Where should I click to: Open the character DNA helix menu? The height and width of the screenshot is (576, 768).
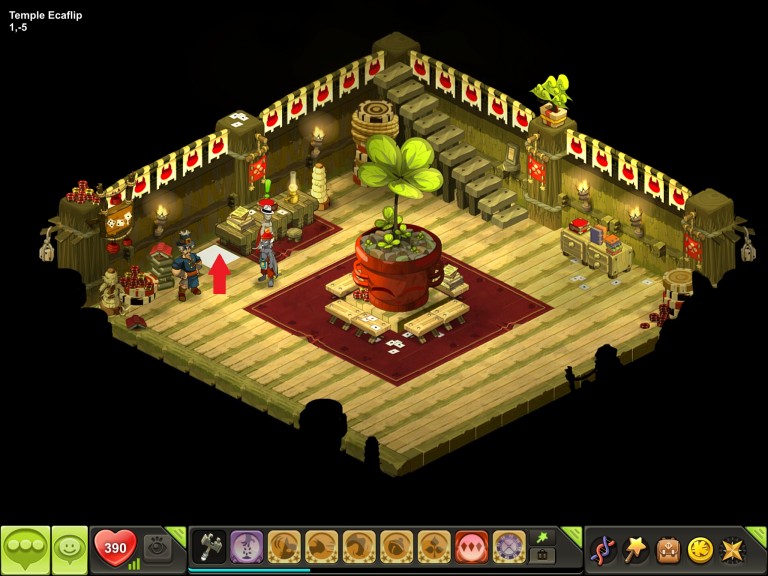click(x=603, y=549)
